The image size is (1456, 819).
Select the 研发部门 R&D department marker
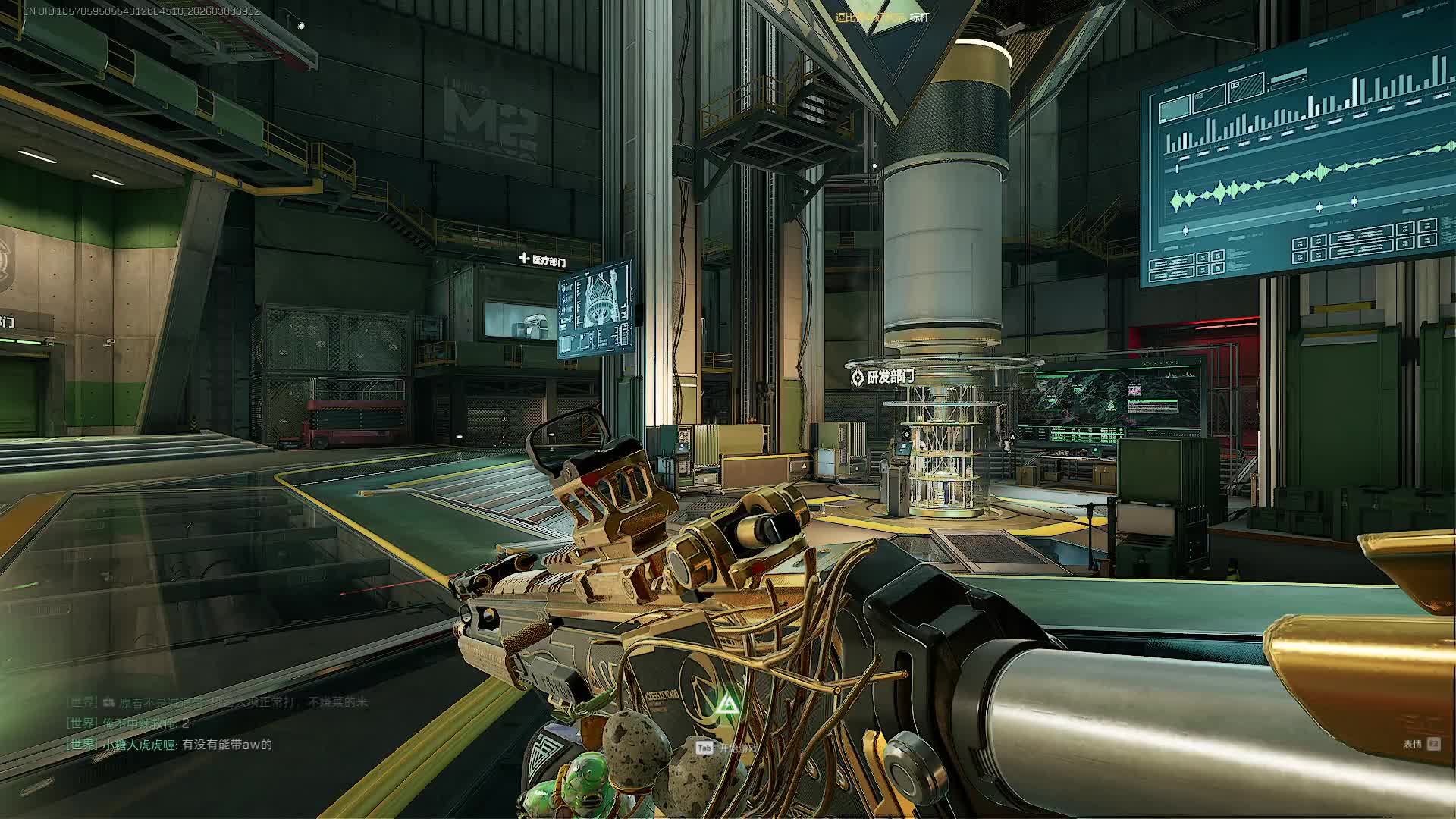click(883, 377)
